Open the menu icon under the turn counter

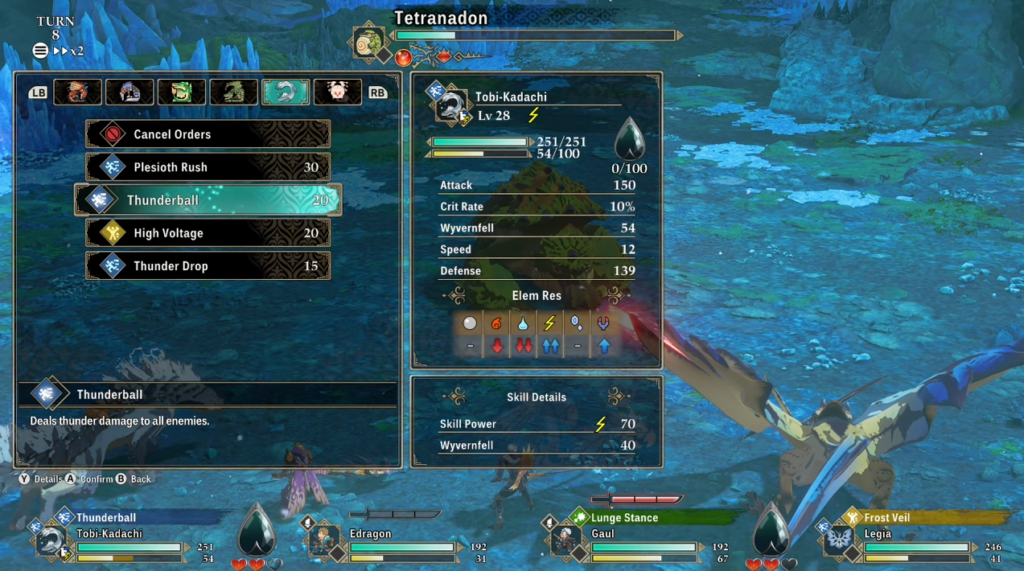coord(40,50)
